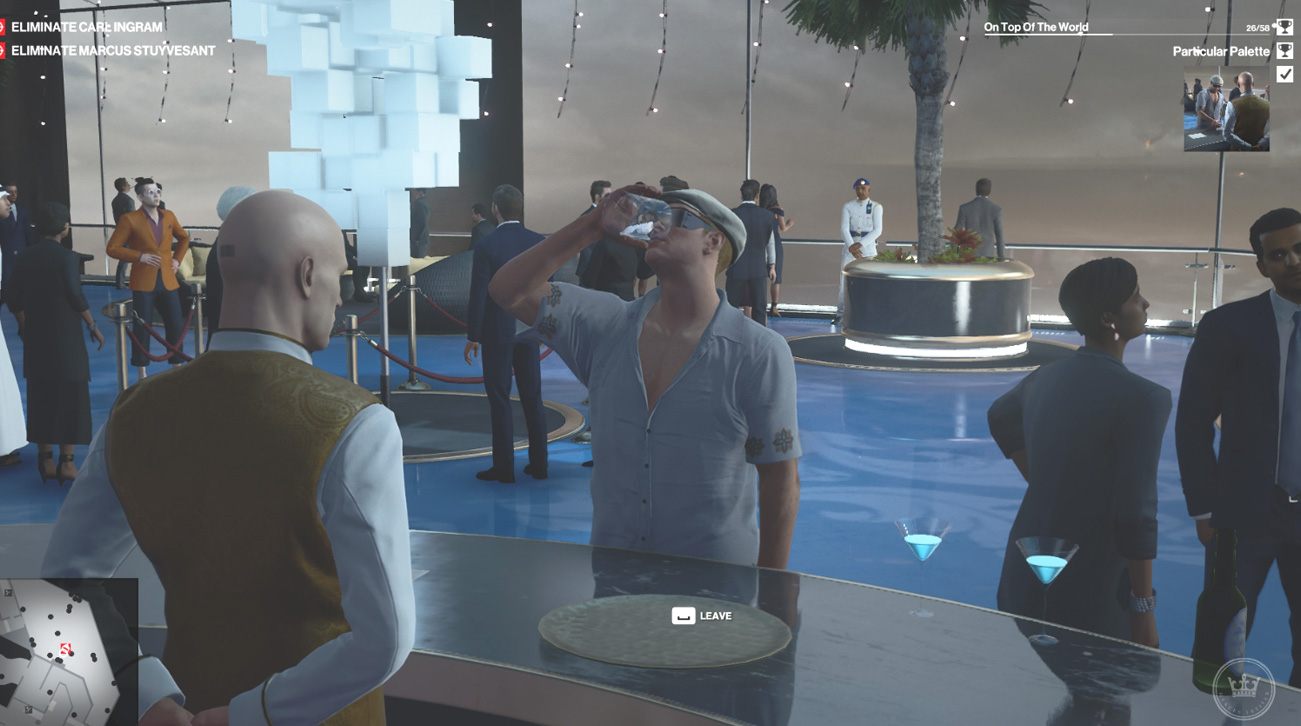Select the Particular Palette challenge entry
1301x726 pixels.
1220,51
